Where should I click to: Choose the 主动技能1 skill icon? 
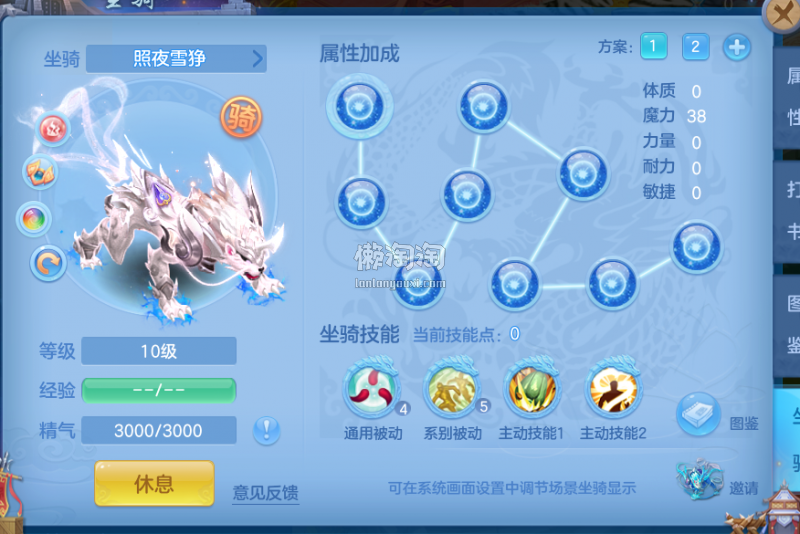pyautogui.click(x=532, y=391)
